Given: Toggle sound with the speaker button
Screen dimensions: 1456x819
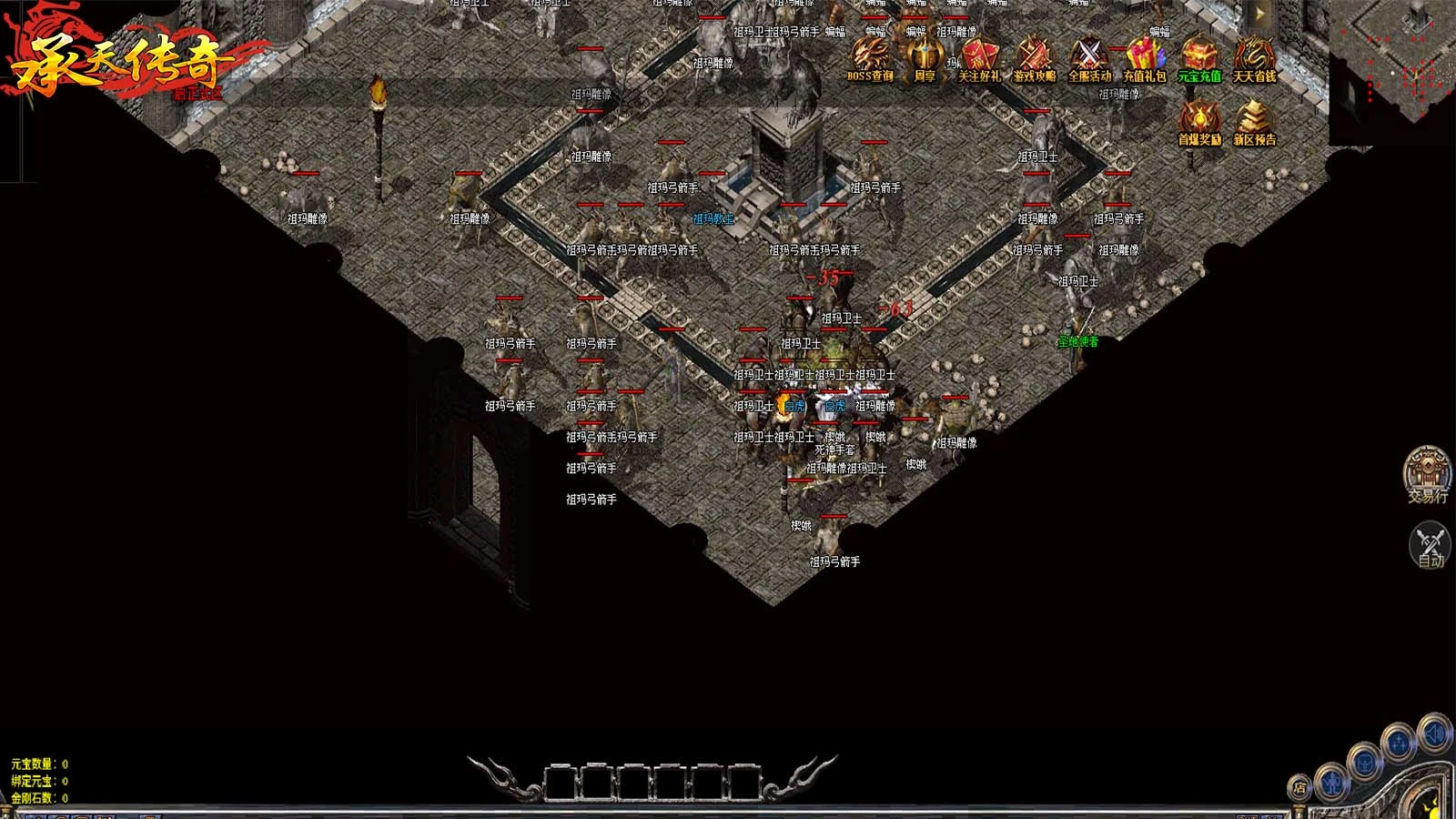Looking at the screenshot, I should point(1433,733).
